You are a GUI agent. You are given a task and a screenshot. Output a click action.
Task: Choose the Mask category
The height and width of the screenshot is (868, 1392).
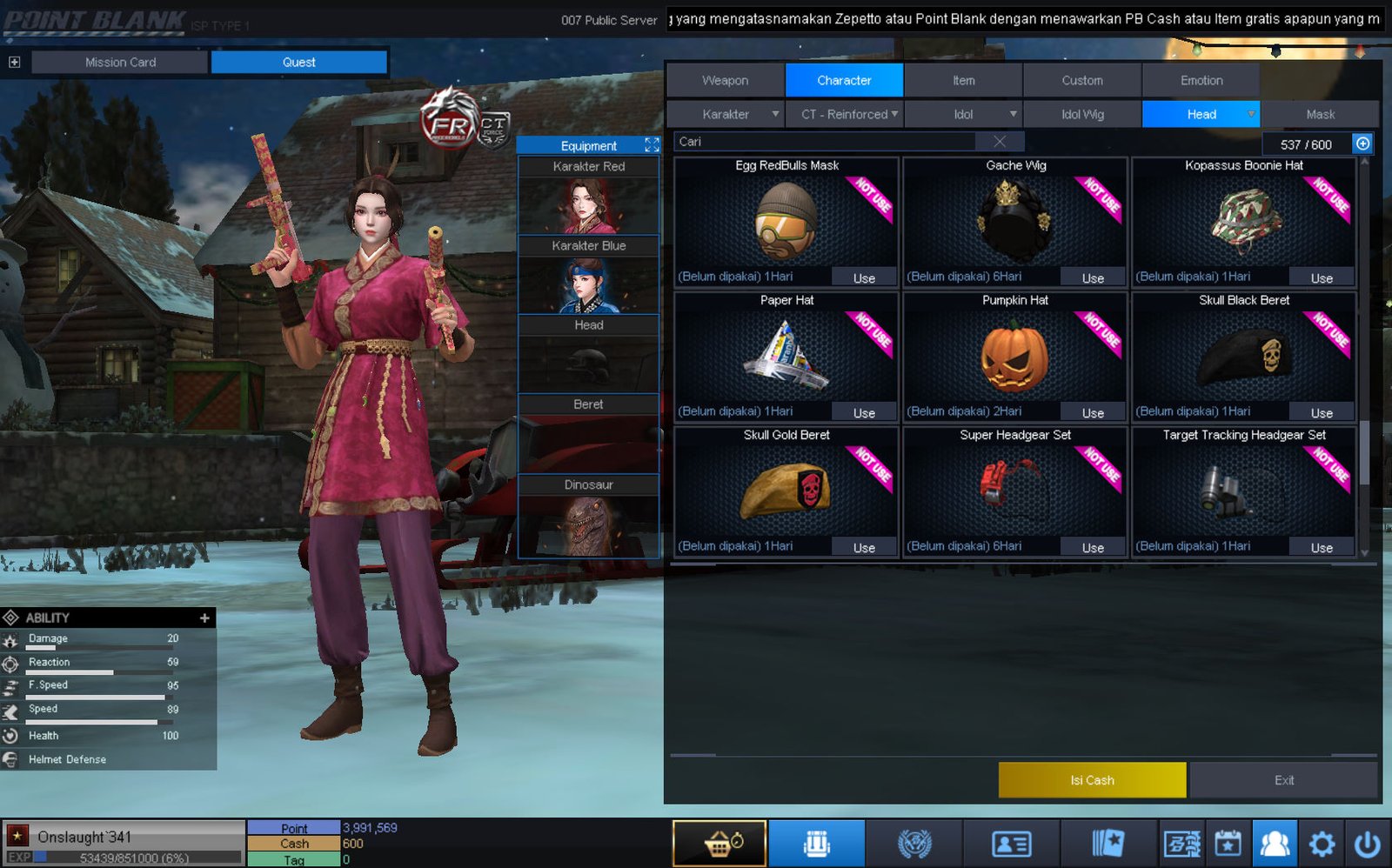[x=1320, y=114]
